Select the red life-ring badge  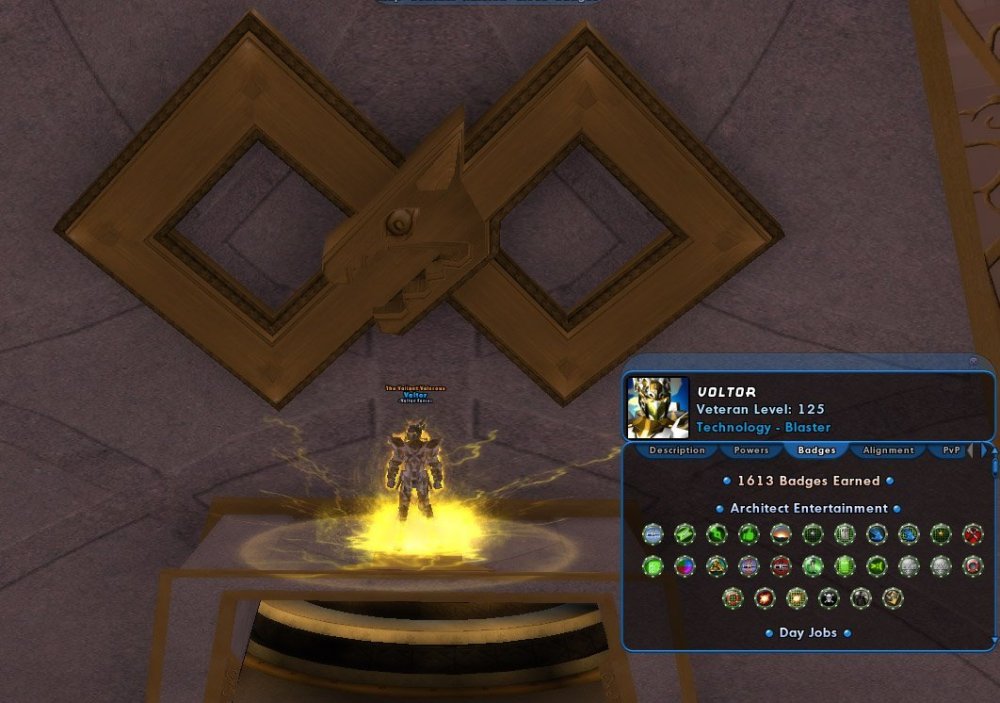tap(971, 566)
